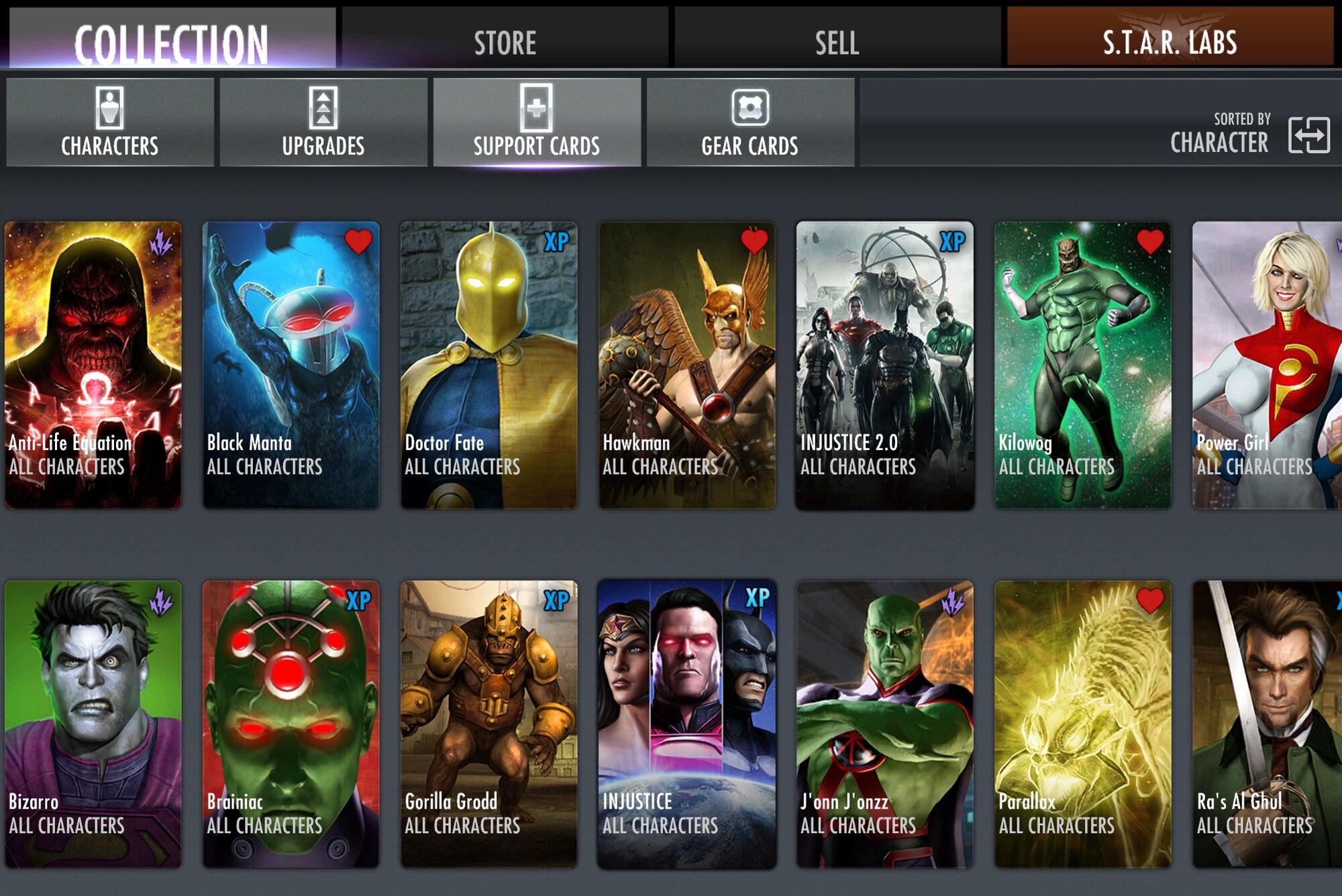Select the Bizarro support card
Image resolution: width=1342 pixels, height=896 pixels.
93,724
